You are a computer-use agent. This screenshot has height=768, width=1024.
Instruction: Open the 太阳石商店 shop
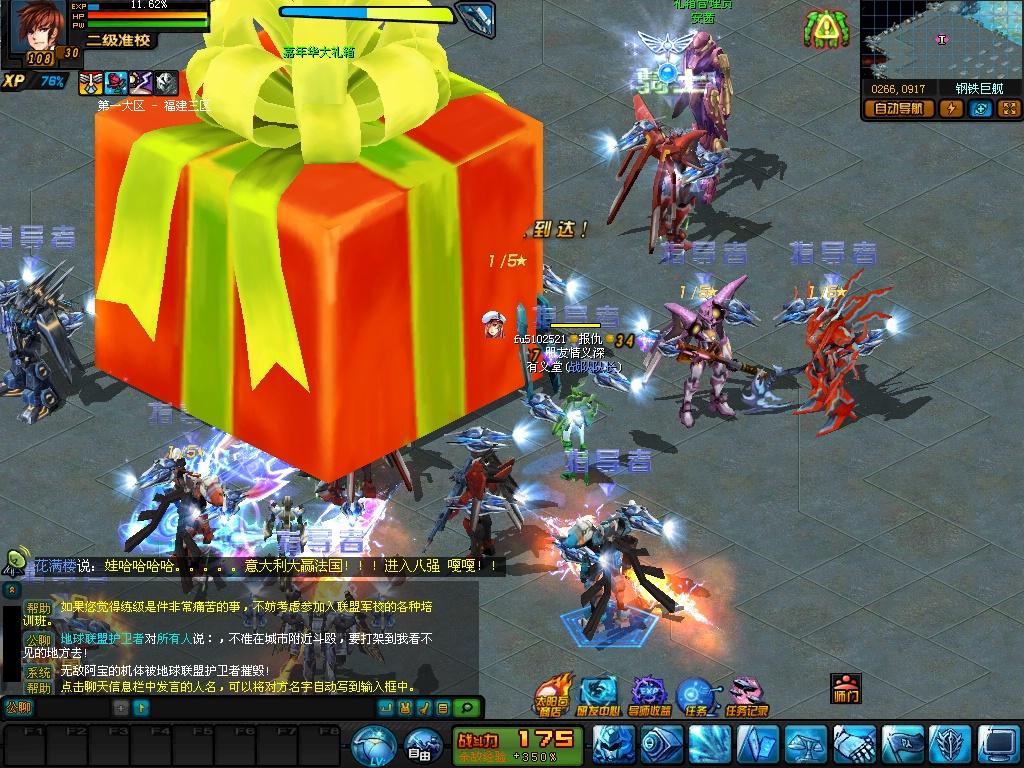[551, 694]
